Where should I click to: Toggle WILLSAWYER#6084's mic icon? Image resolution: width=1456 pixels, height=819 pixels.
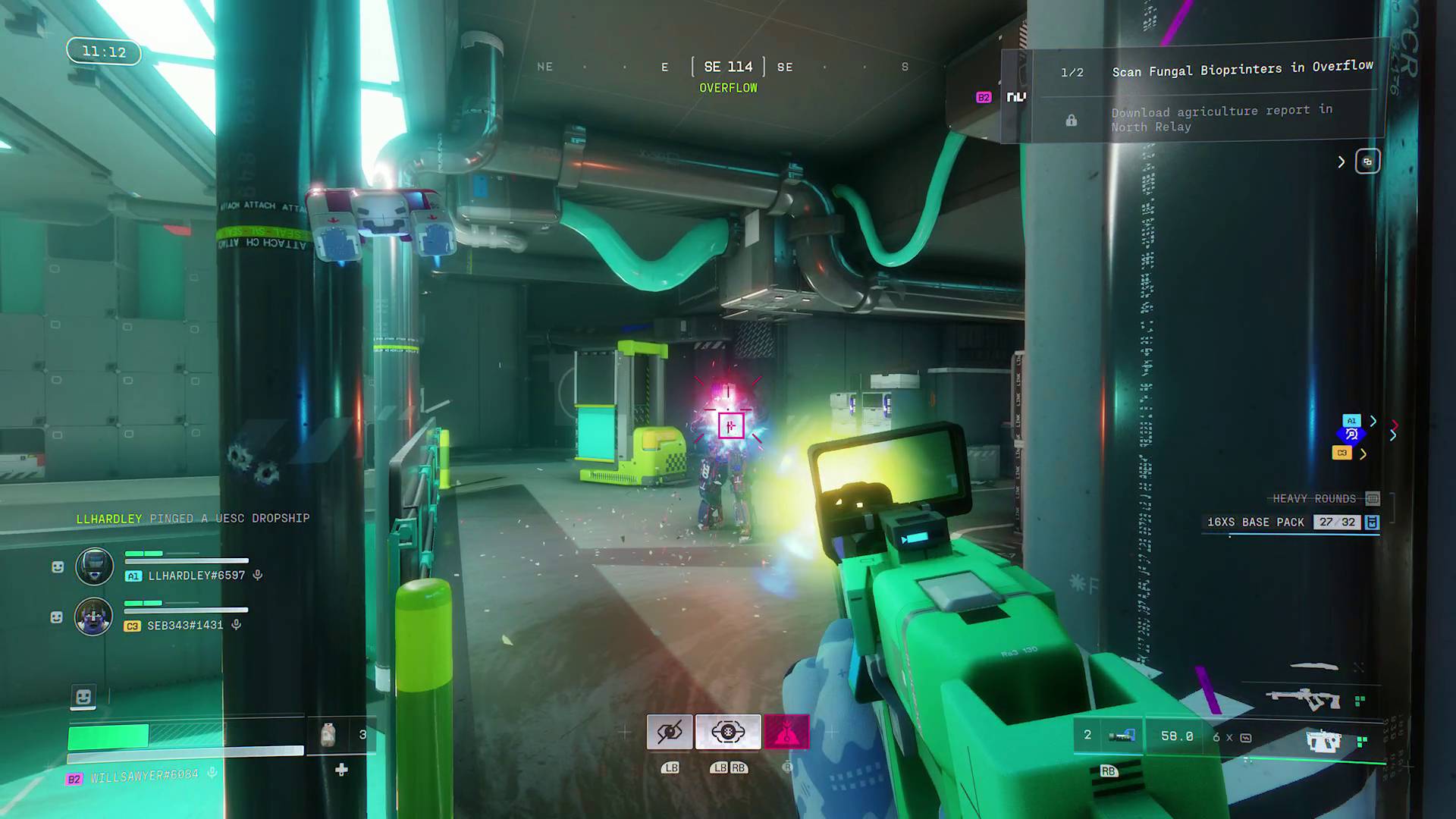click(212, 773)
